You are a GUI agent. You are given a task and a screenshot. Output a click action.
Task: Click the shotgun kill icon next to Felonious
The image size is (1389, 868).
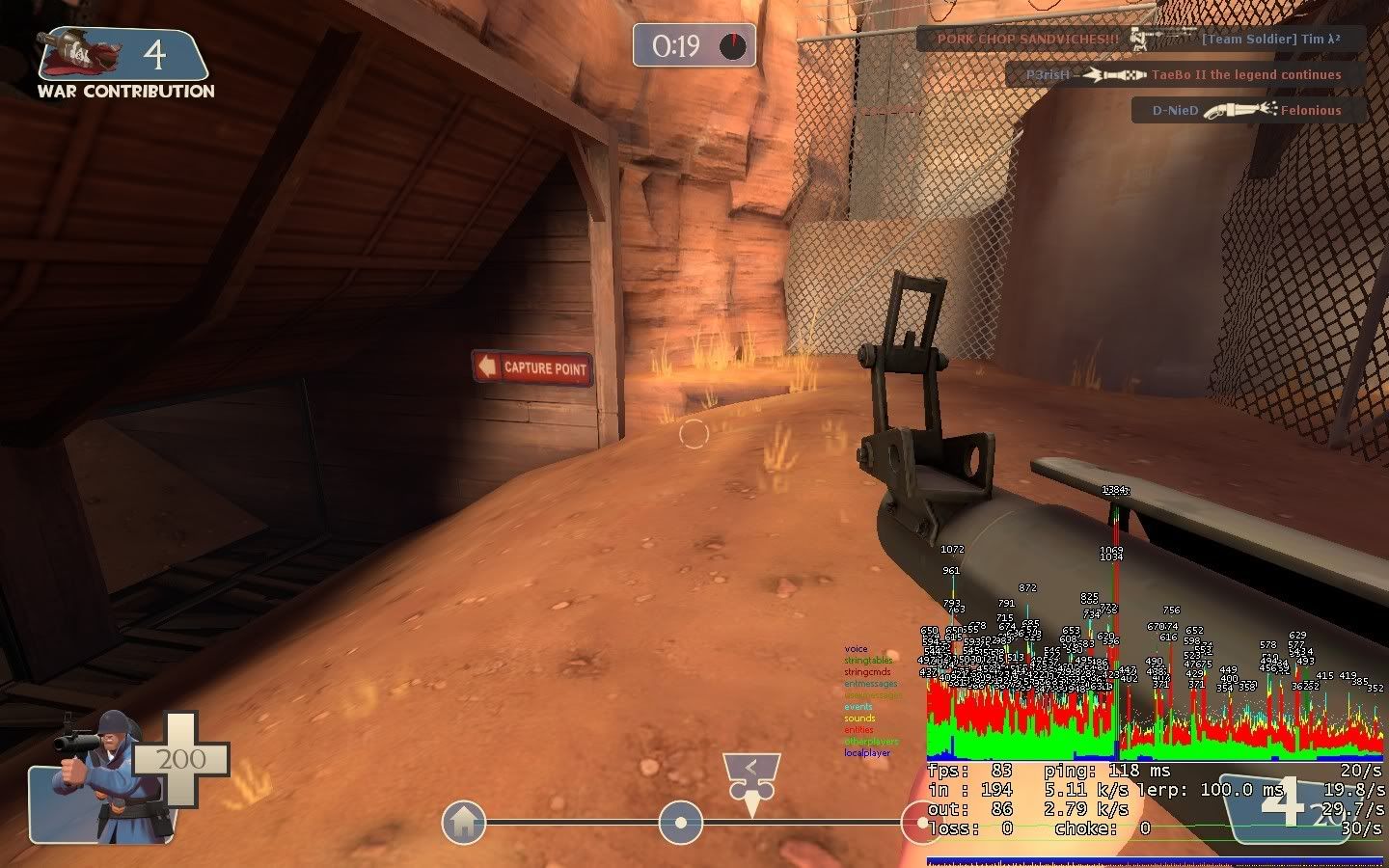tap(1238, 110)
